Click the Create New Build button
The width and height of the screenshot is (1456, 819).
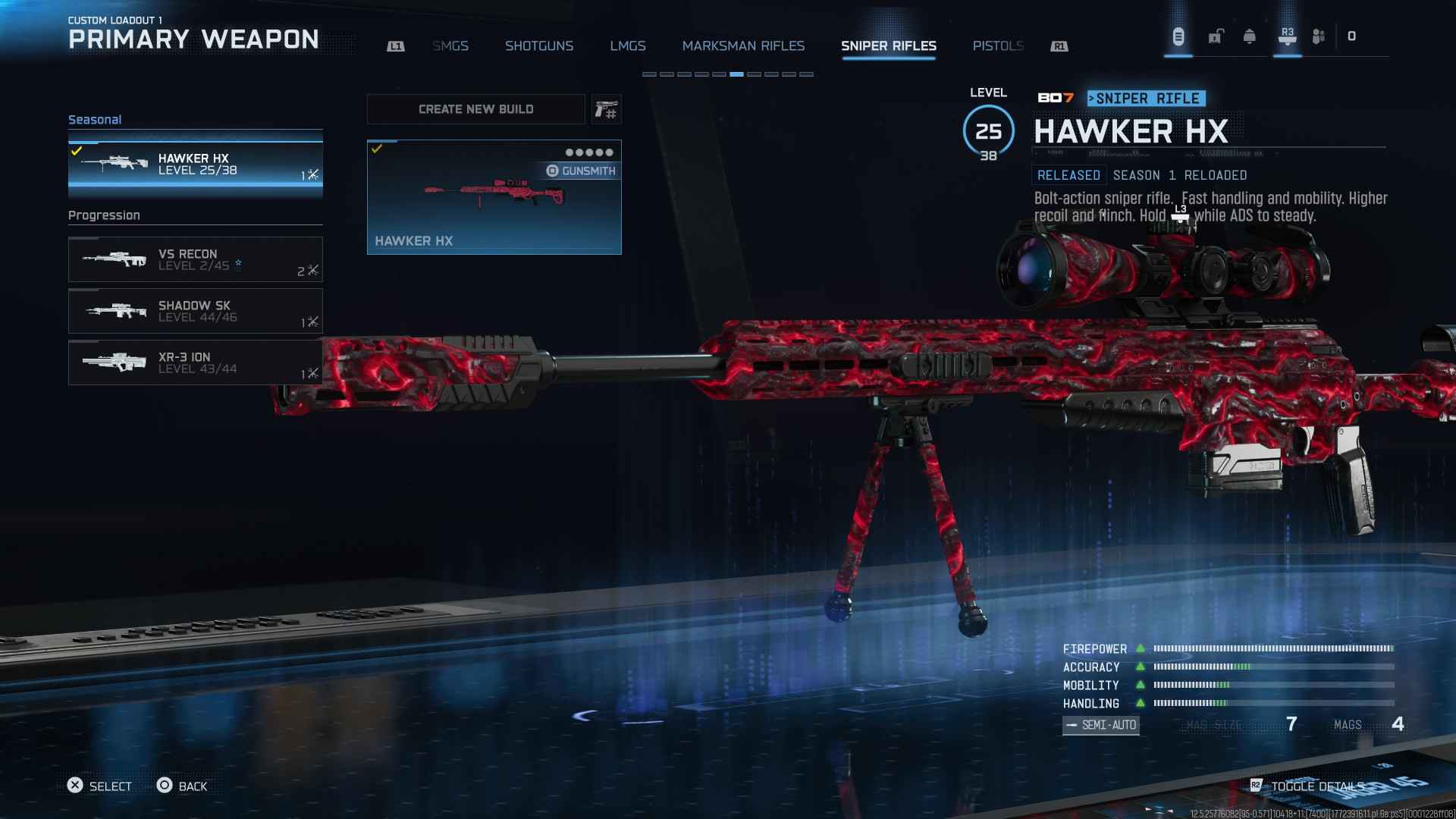point(475,109)
